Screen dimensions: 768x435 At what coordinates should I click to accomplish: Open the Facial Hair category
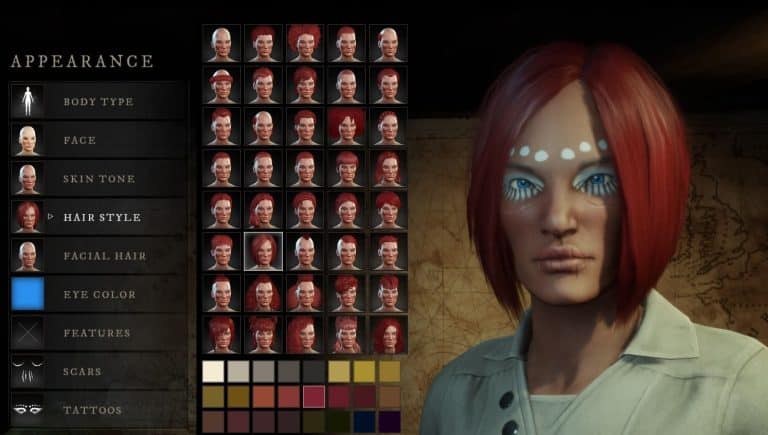click(104, 256)
